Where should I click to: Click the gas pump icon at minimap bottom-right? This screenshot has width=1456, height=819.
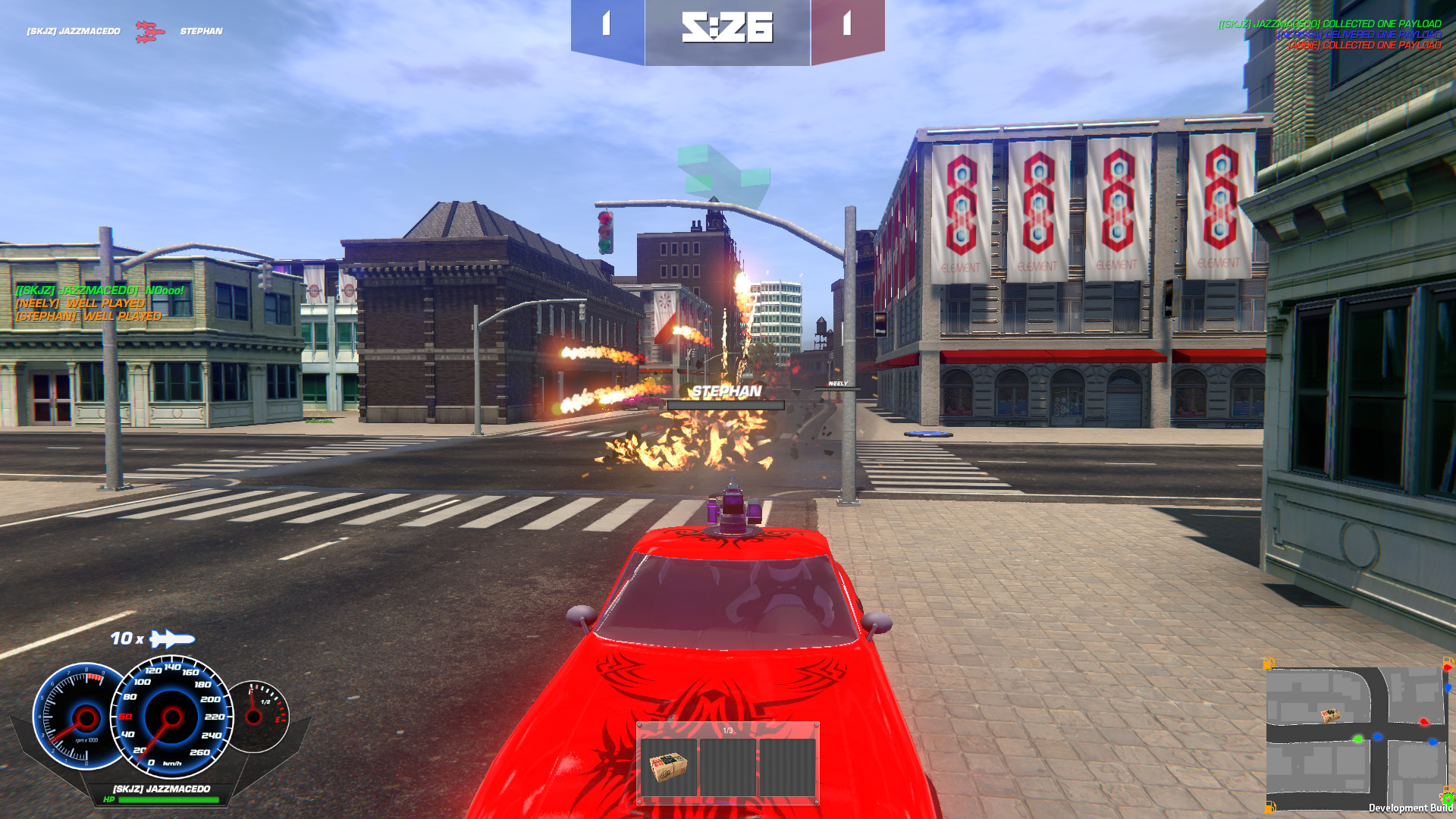click(1448, 789)
